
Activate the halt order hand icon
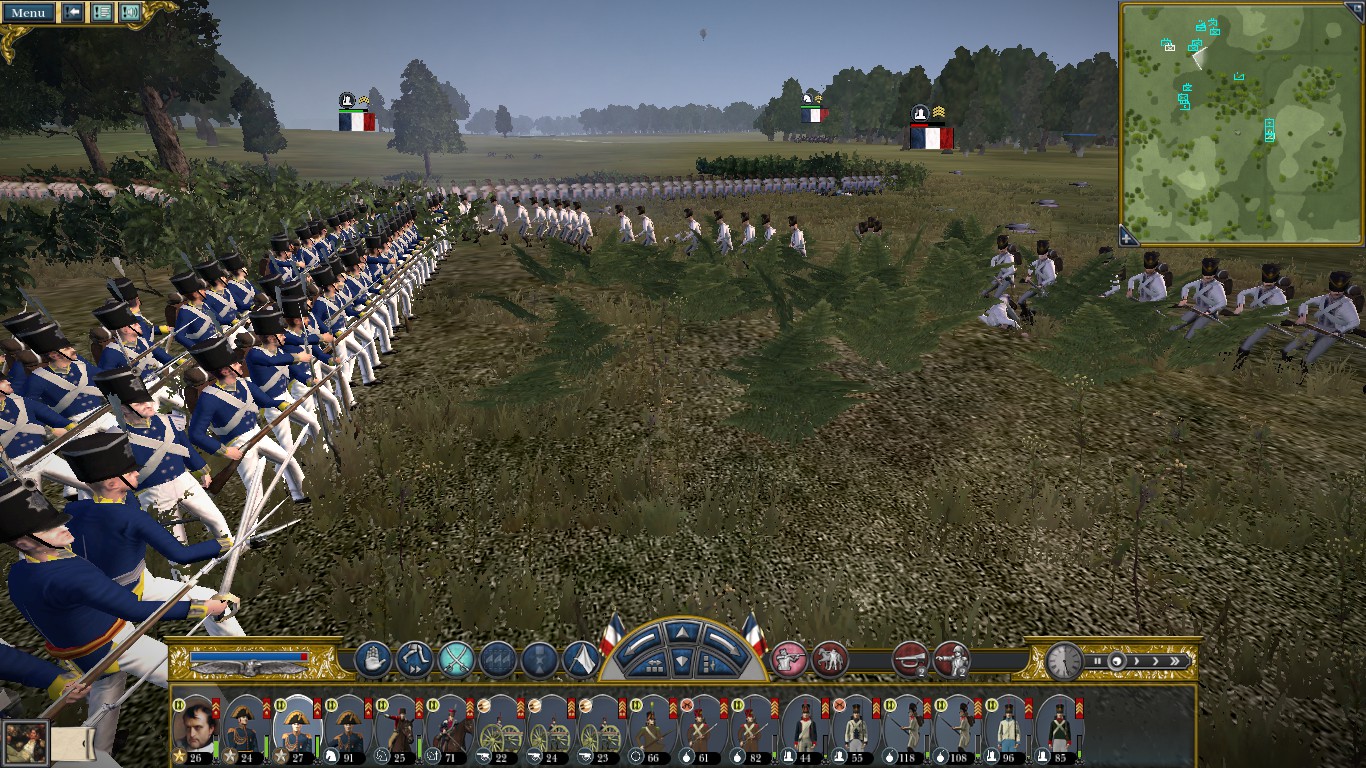coord(372,660)
